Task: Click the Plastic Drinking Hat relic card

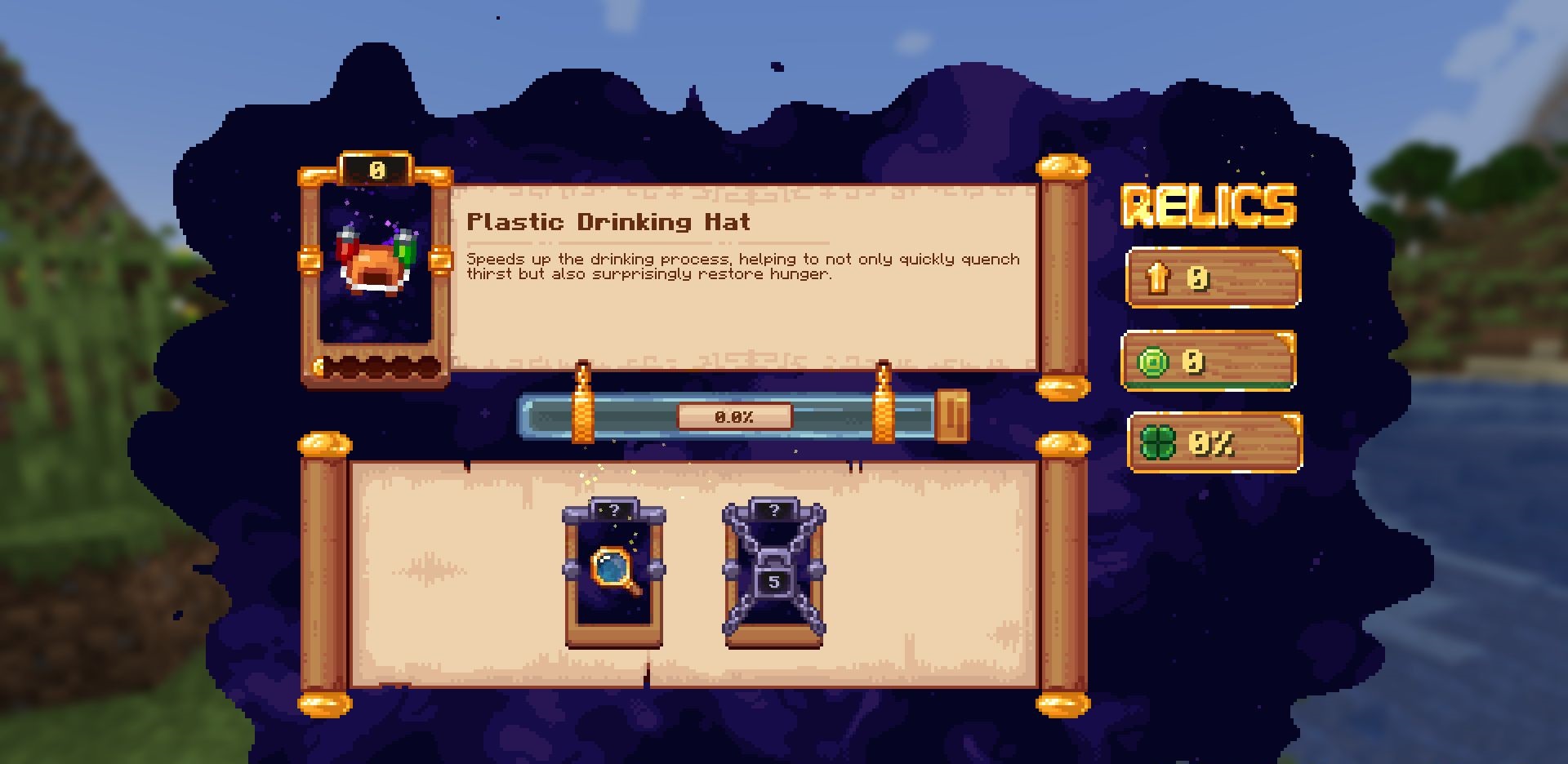Action: pyautogui.click(x=376, y=269)
